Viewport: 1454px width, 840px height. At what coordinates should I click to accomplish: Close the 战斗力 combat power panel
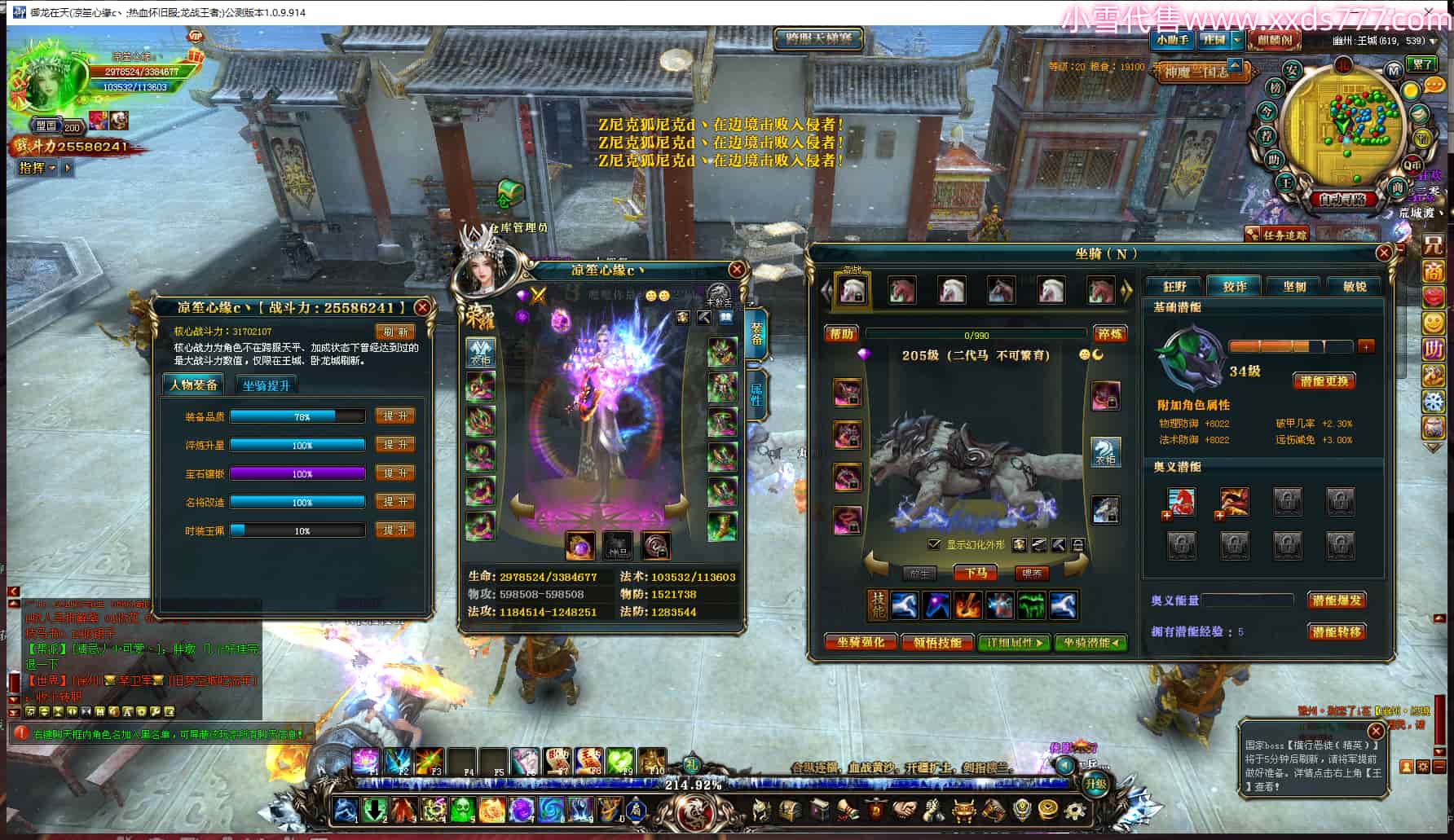coord(422,307)
